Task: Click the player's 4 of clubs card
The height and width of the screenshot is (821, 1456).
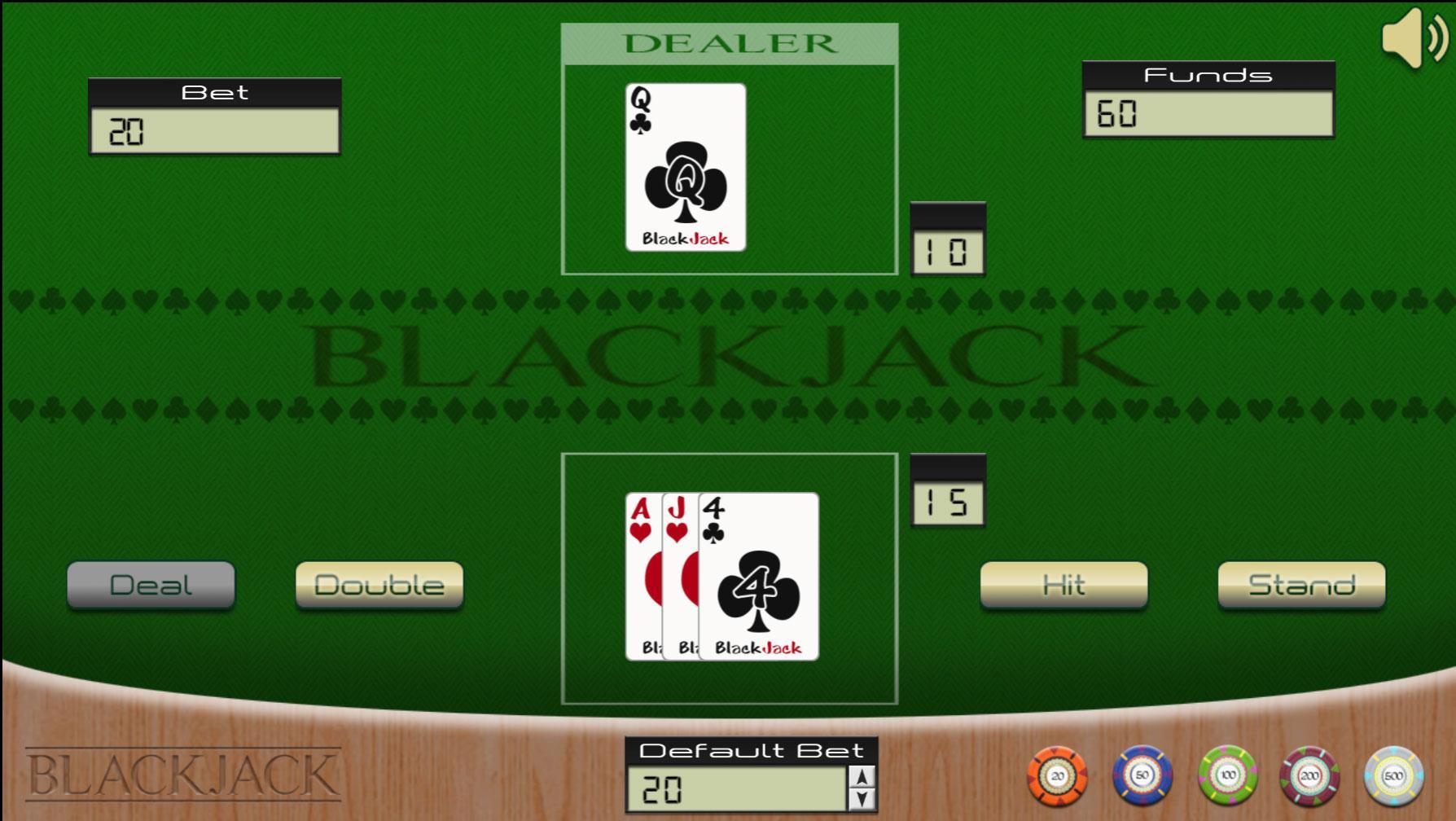Action: pyautogui.click(x=757, y=574)
